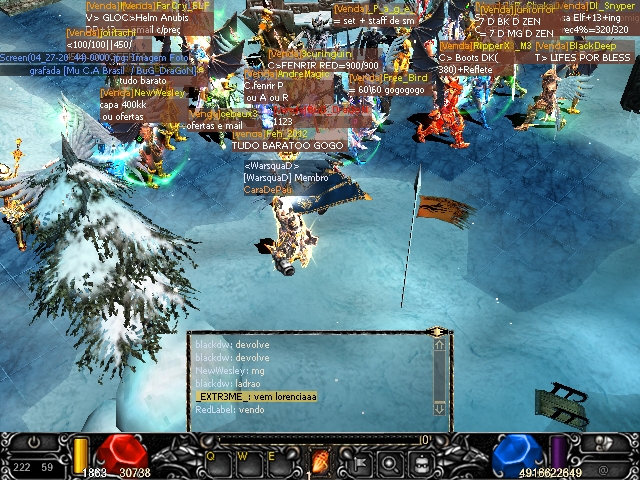Open Peh_2012's TUDO BARATOO GOGO store
640x480 pixels.
[287, 145]
